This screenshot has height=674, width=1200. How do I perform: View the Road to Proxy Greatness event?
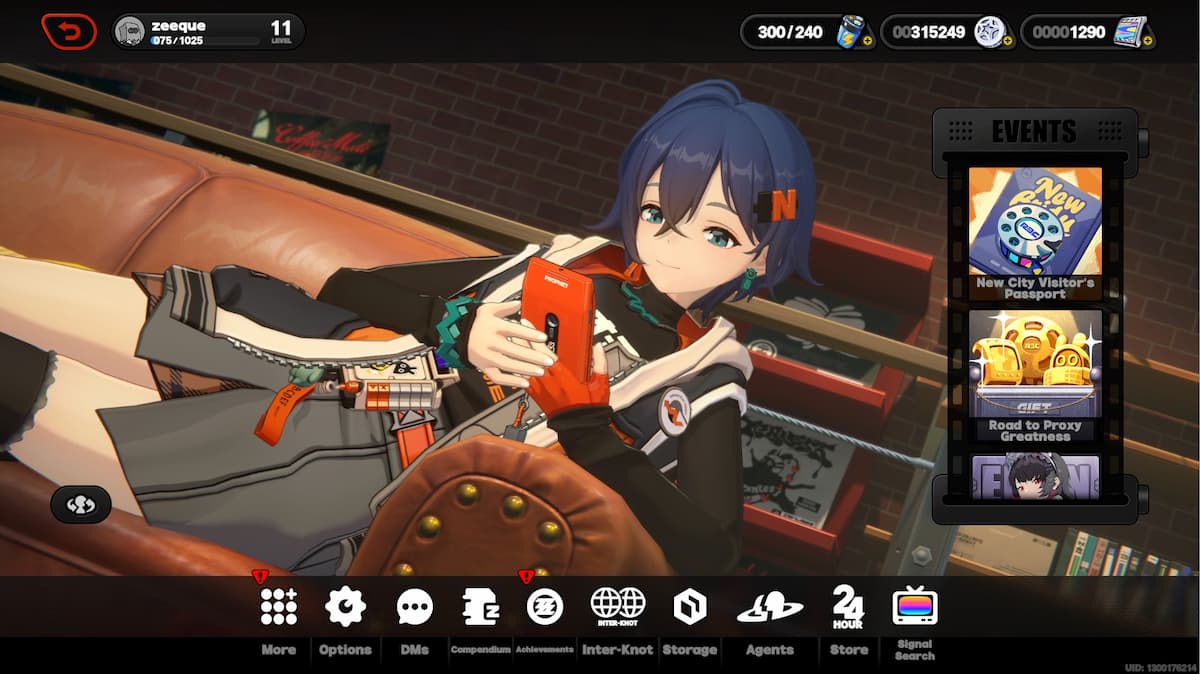coord(1035,376)
